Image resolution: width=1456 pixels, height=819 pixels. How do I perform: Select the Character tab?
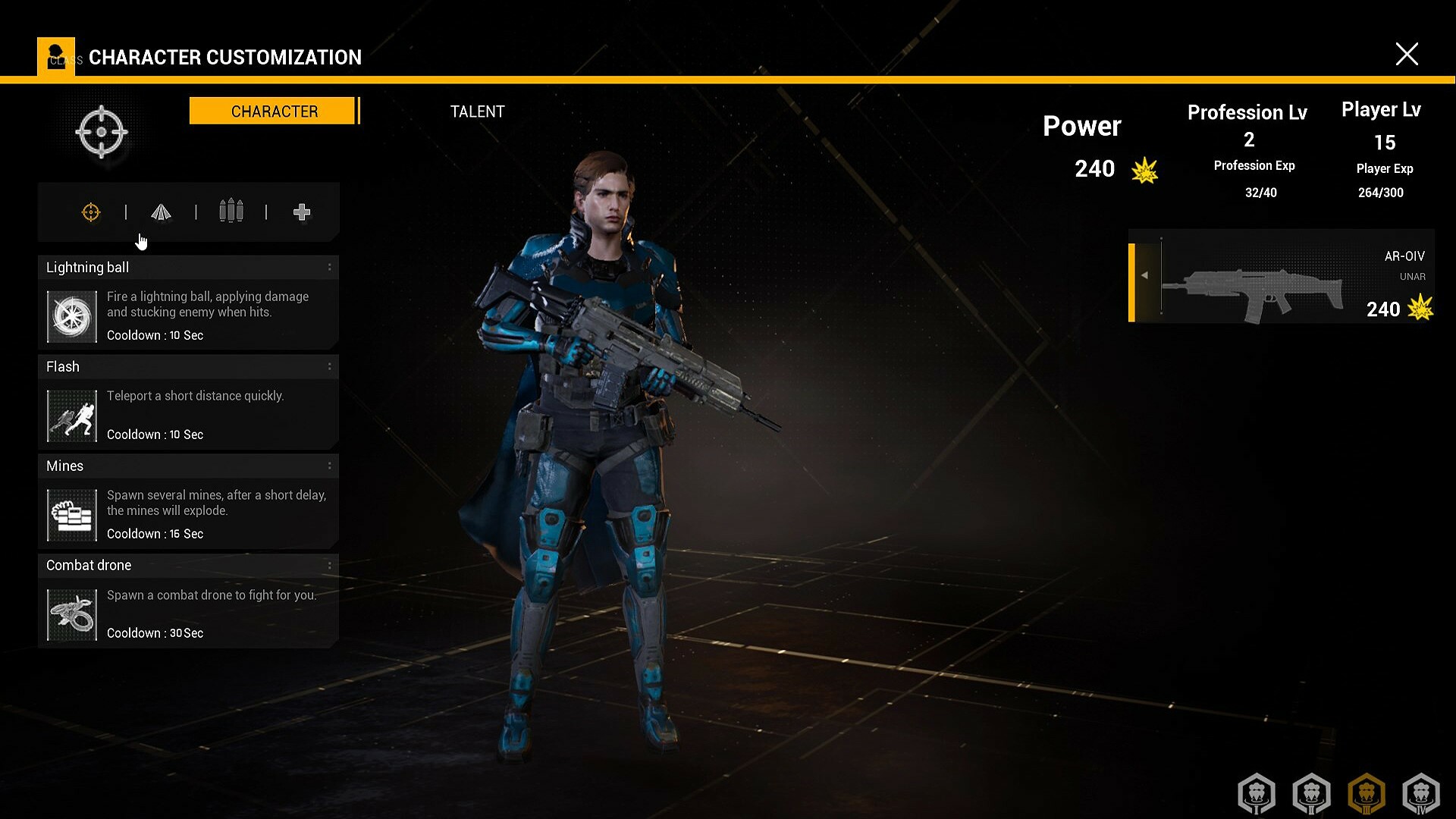tap(273, 111)
